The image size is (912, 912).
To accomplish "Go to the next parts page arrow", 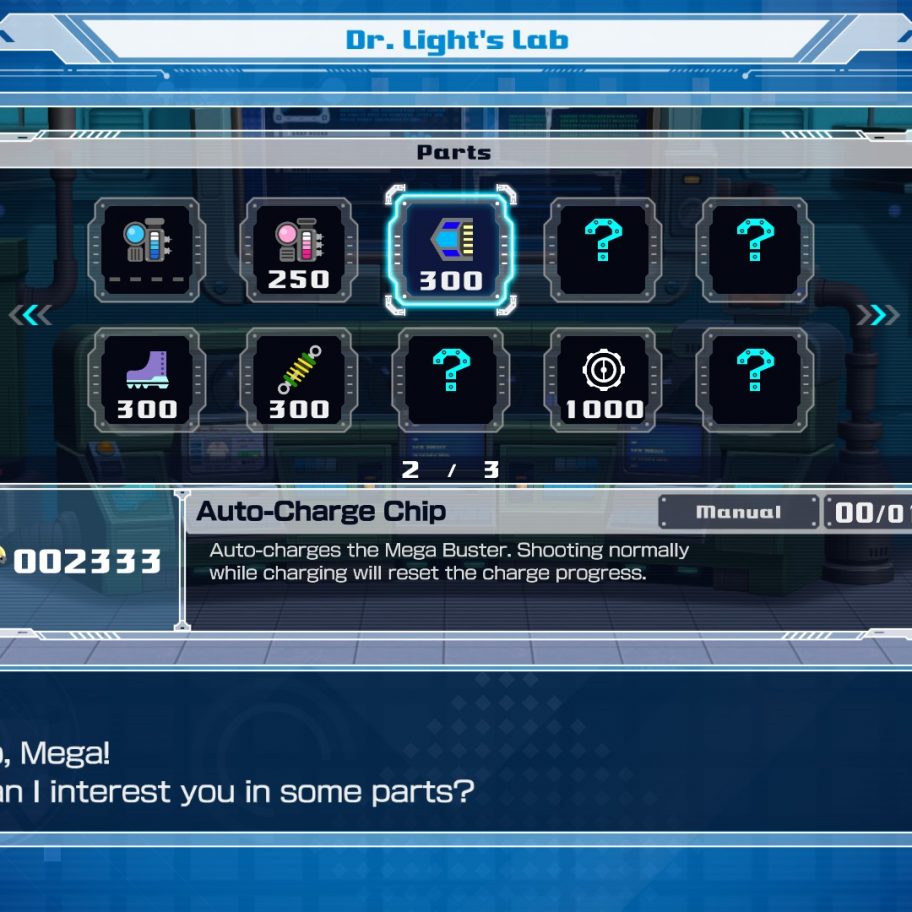I will (x=878, y=315).
